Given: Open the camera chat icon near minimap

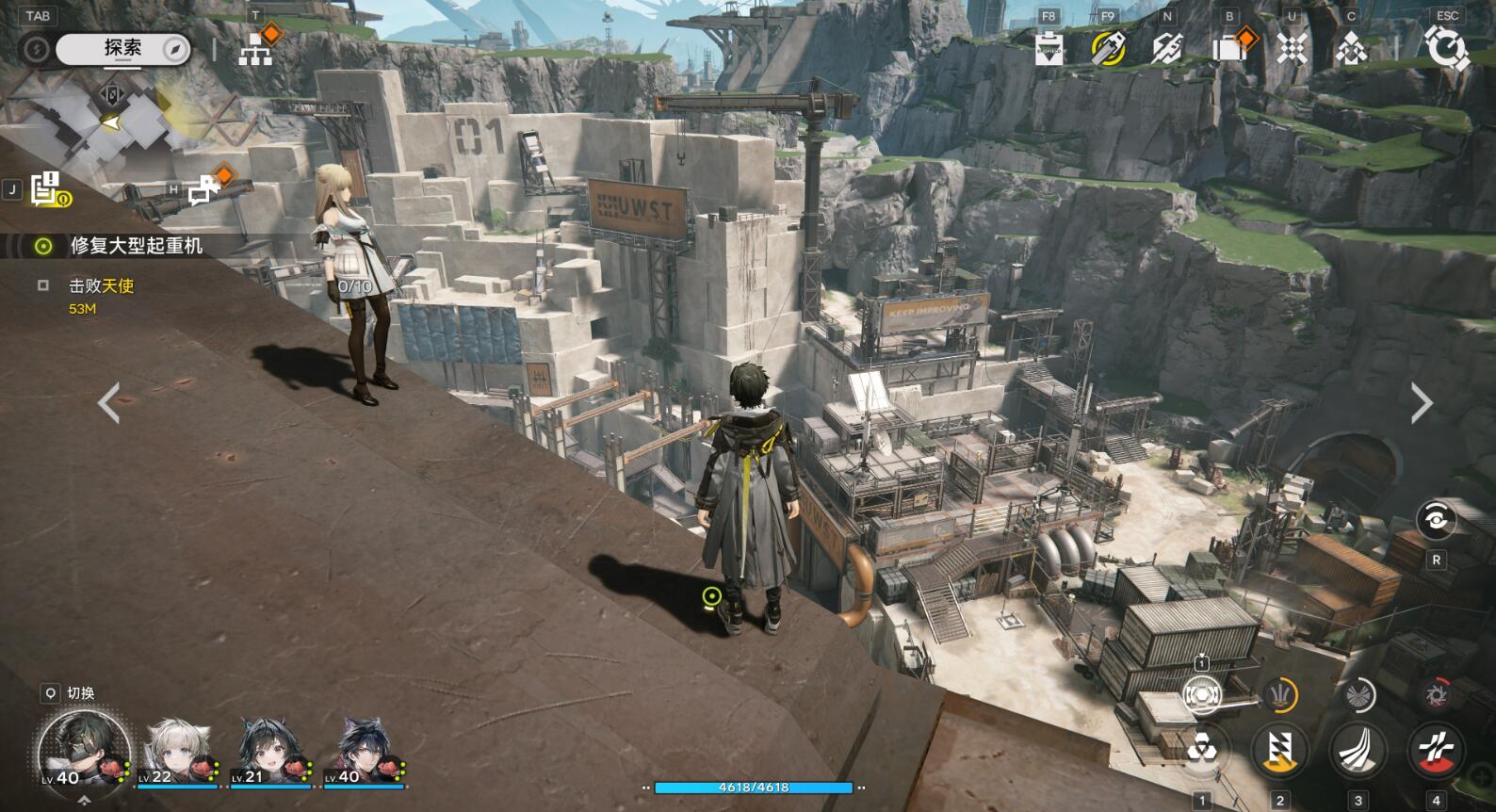Looking at the screenshot, I should coord(203,190).
